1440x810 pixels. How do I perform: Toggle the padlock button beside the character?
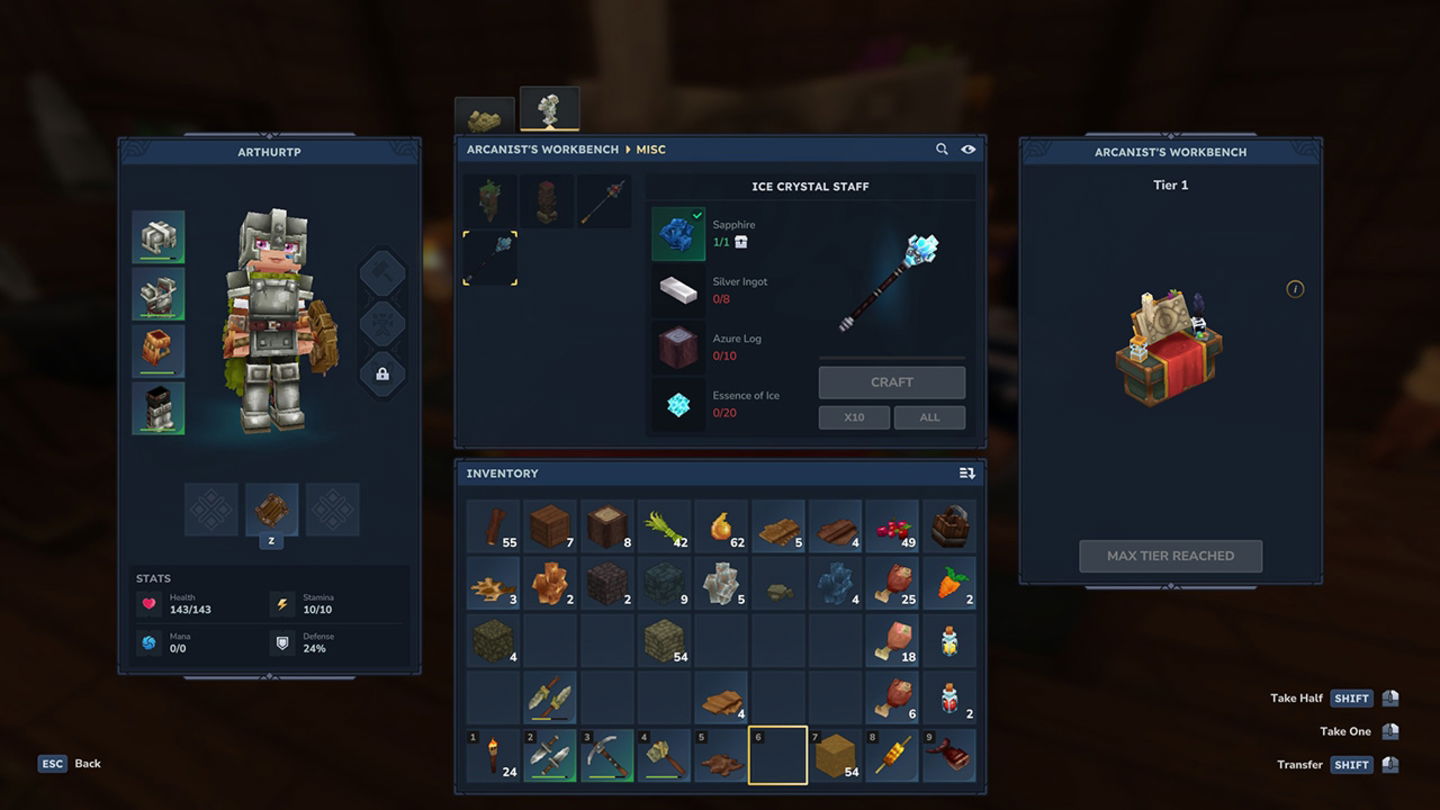coord(382,374)
